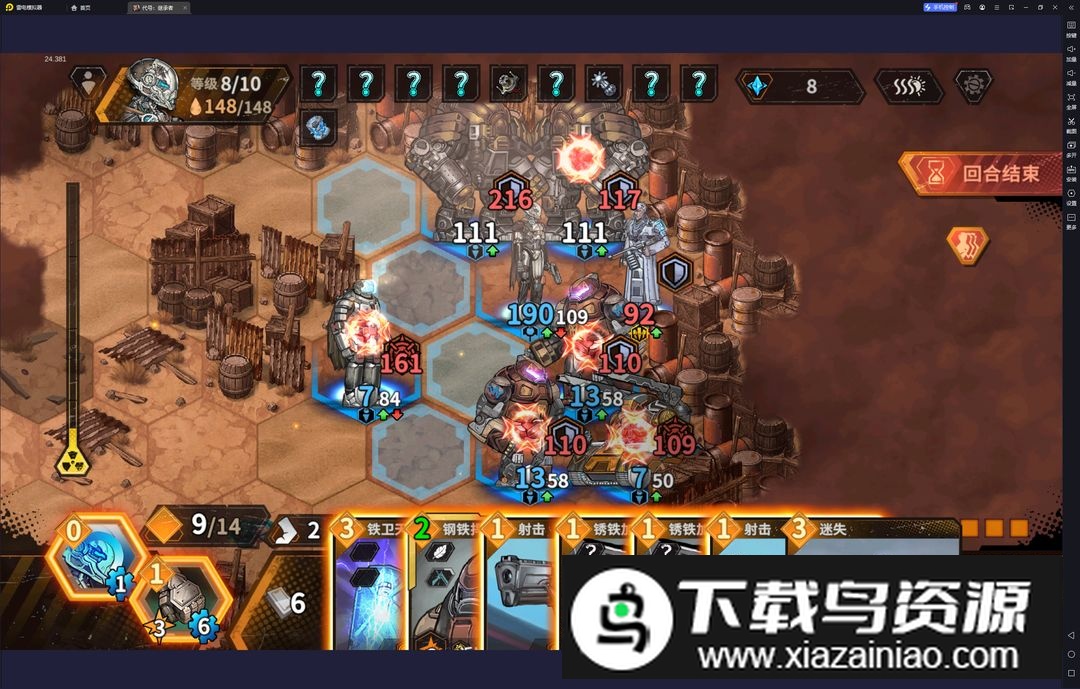Image resolution: width=1080 pixels, height=689 pixels.
Task: Open the down-arrow badge beside the hero portrait
Action: [x=91, y=84]
